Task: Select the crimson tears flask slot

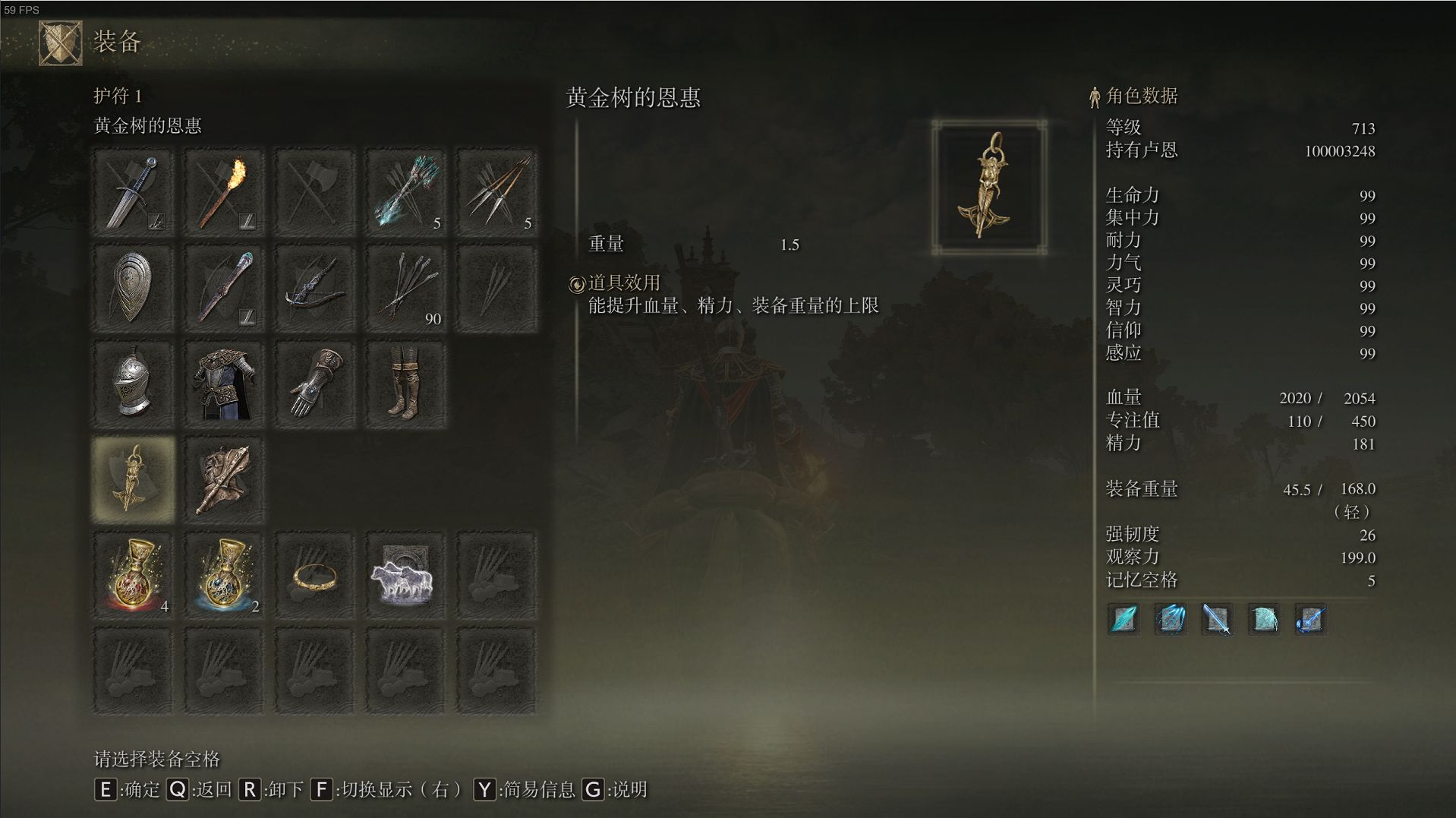Action: 133,575
